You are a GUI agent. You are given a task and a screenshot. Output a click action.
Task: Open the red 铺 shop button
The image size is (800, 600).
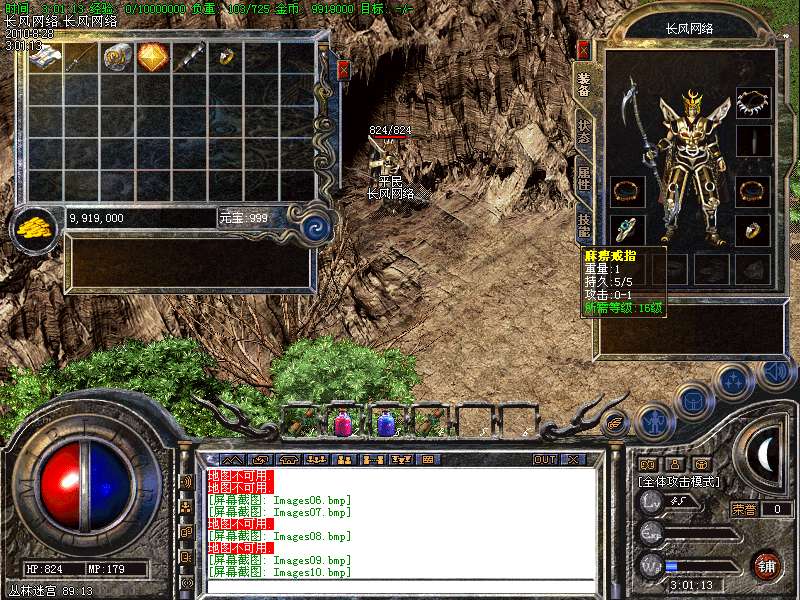coord(766,565)
